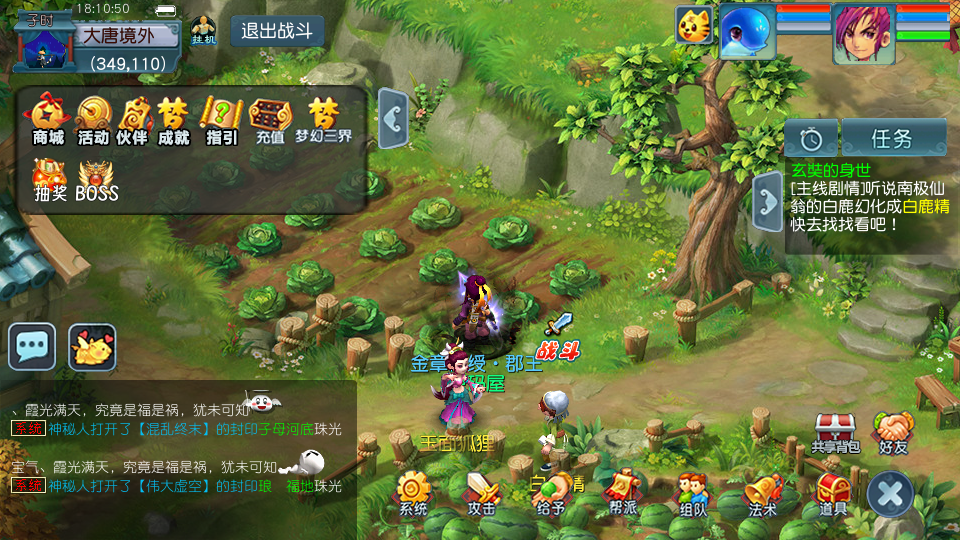The width and height of the screenshot is (960, 540).
Task: Show the 伙伴 companions screen
Action: pos(133,117)
